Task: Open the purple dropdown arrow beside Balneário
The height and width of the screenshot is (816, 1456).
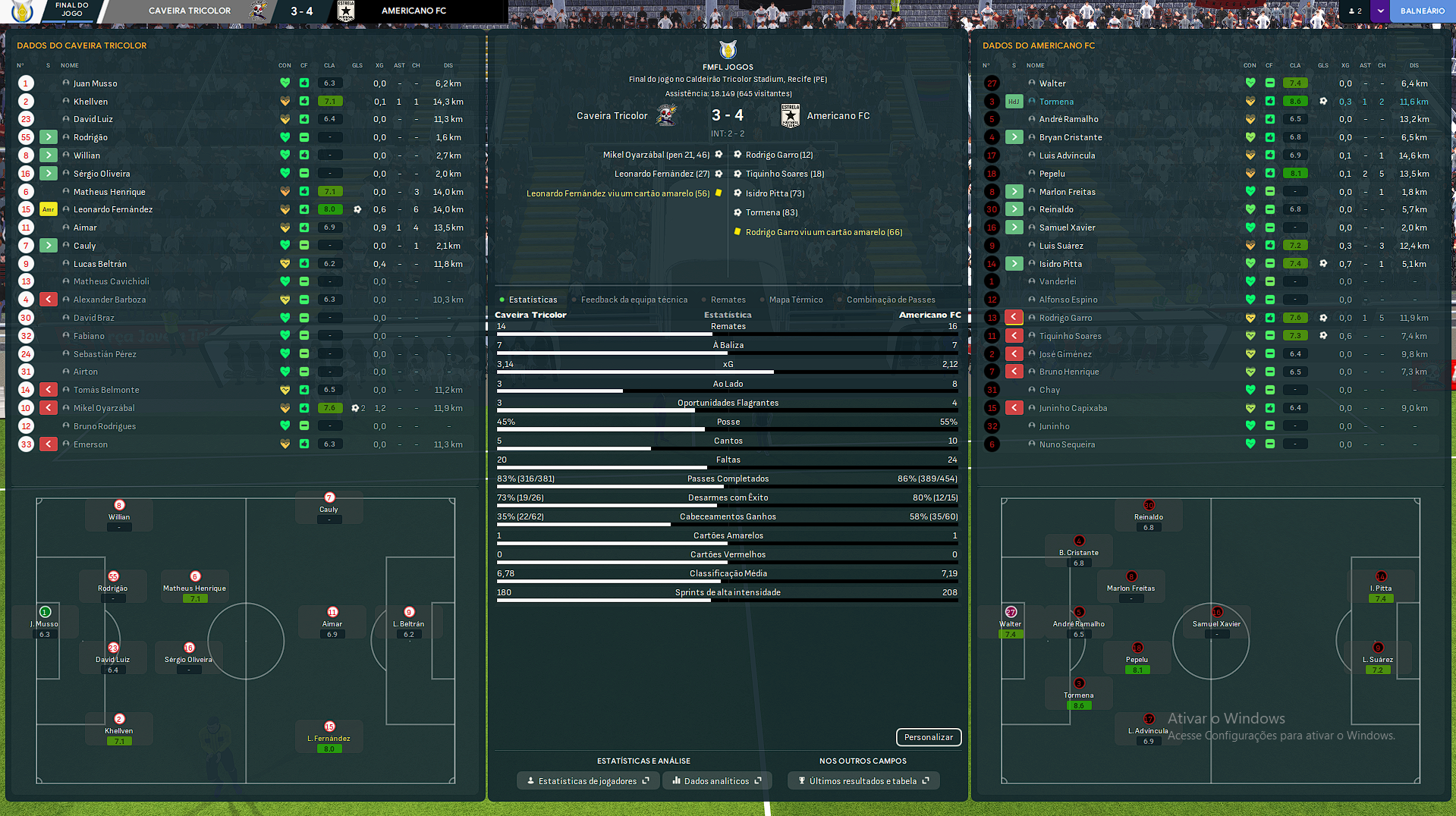Action: pos(1380,11)
